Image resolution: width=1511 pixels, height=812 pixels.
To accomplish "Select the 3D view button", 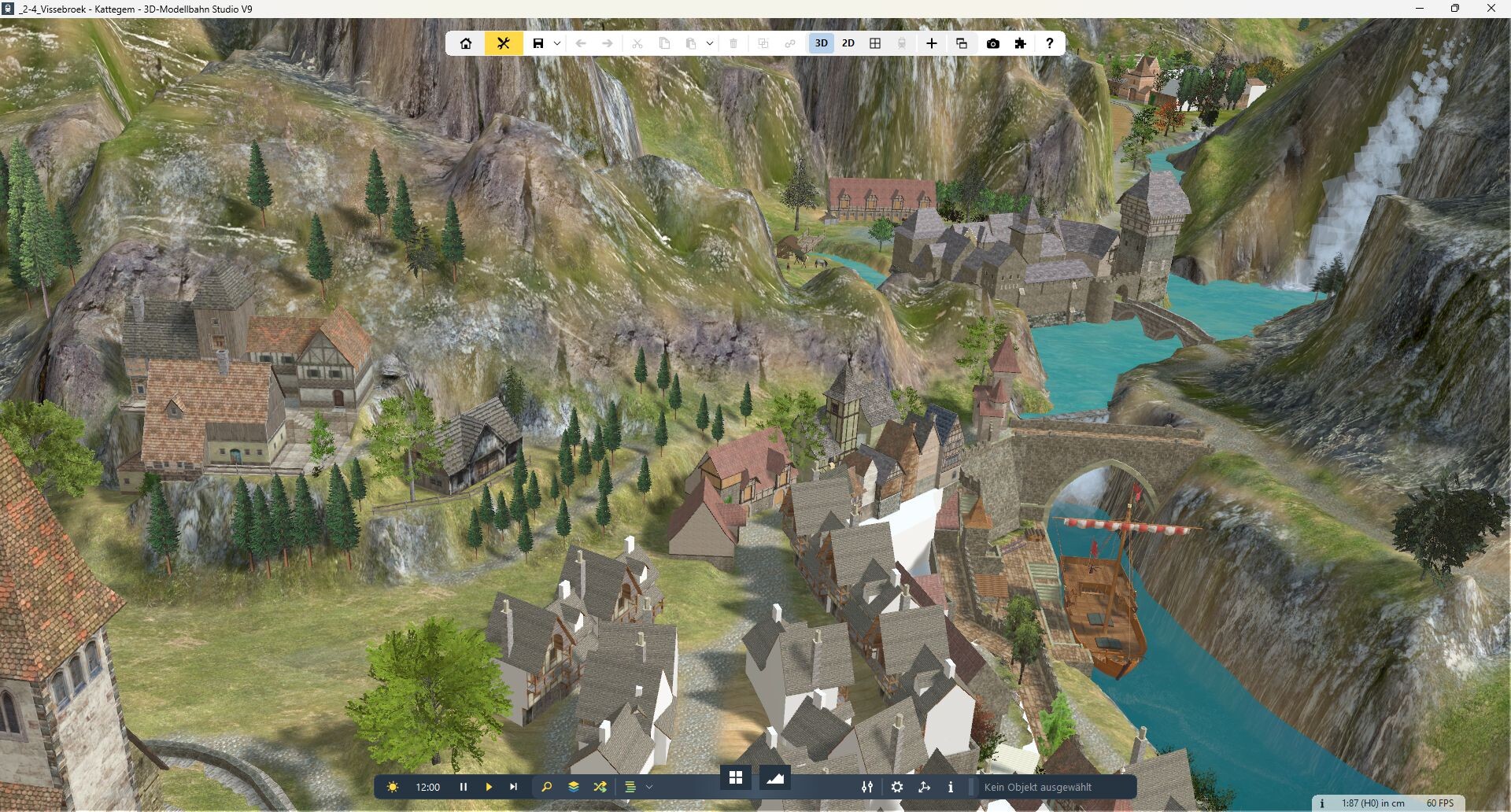I will pyautogui.click(x=821, y=43).
